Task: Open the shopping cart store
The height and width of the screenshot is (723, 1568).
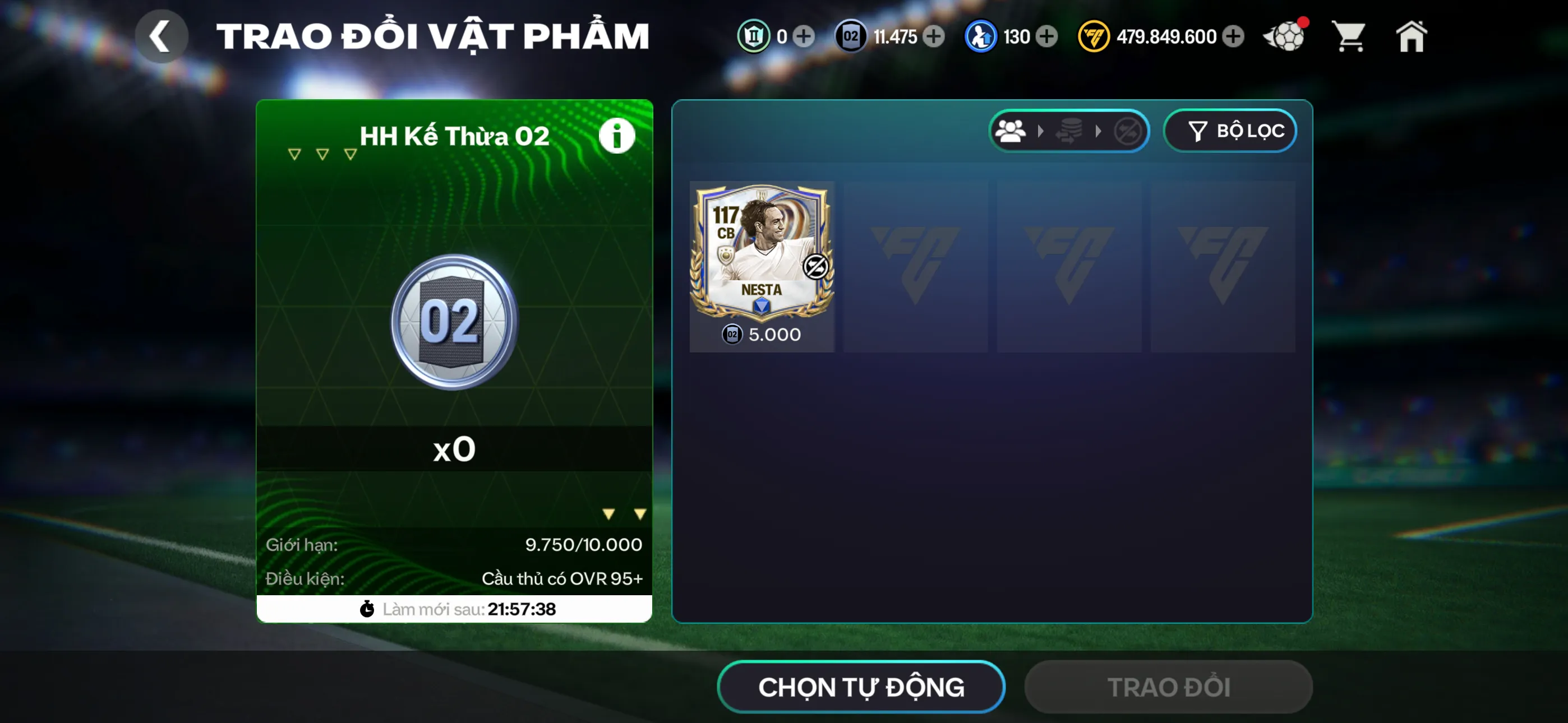Action: (x=1349, y=36)
